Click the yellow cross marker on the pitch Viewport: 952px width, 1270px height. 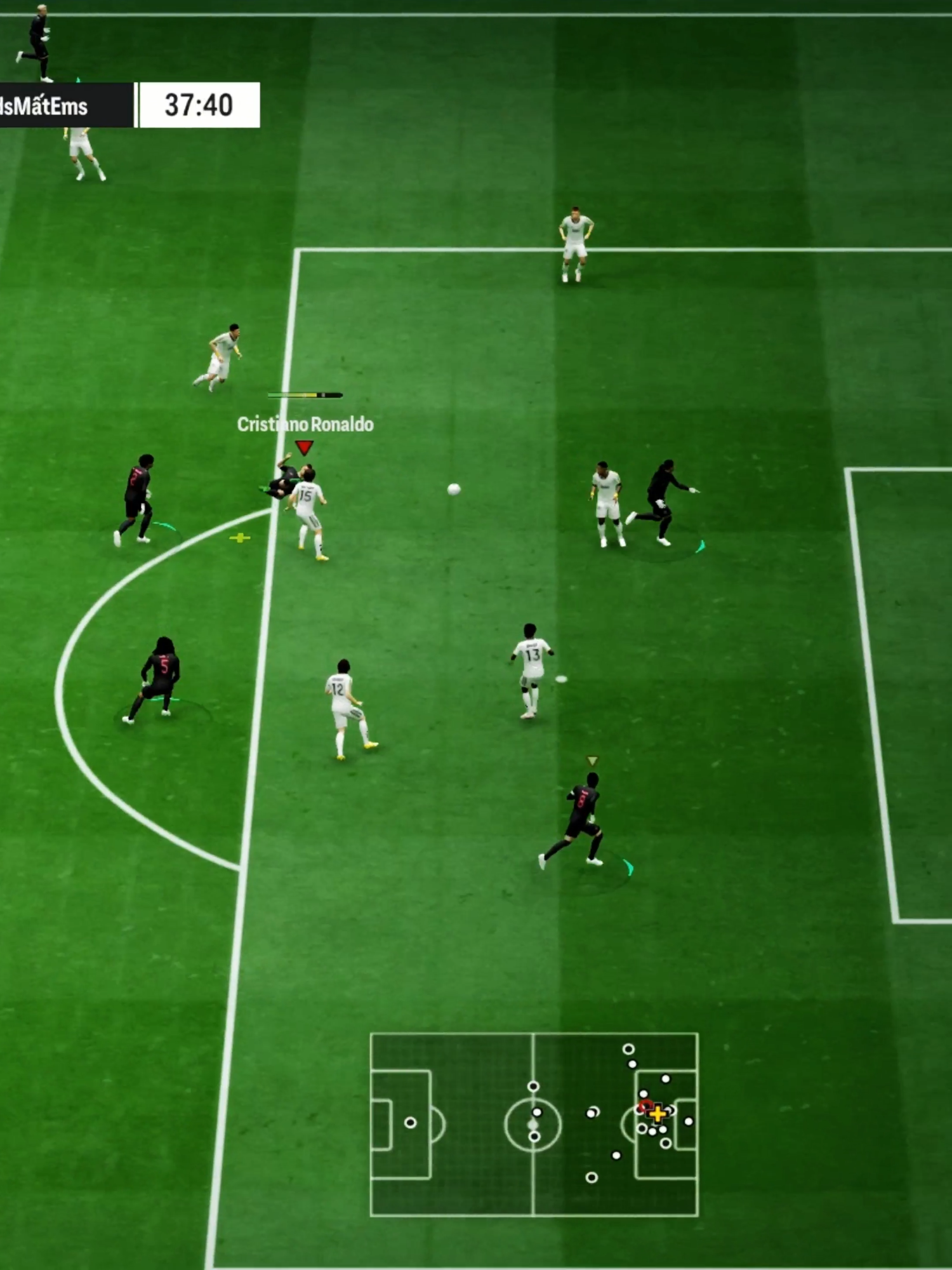pyautogui.click(x=240, y=538)
